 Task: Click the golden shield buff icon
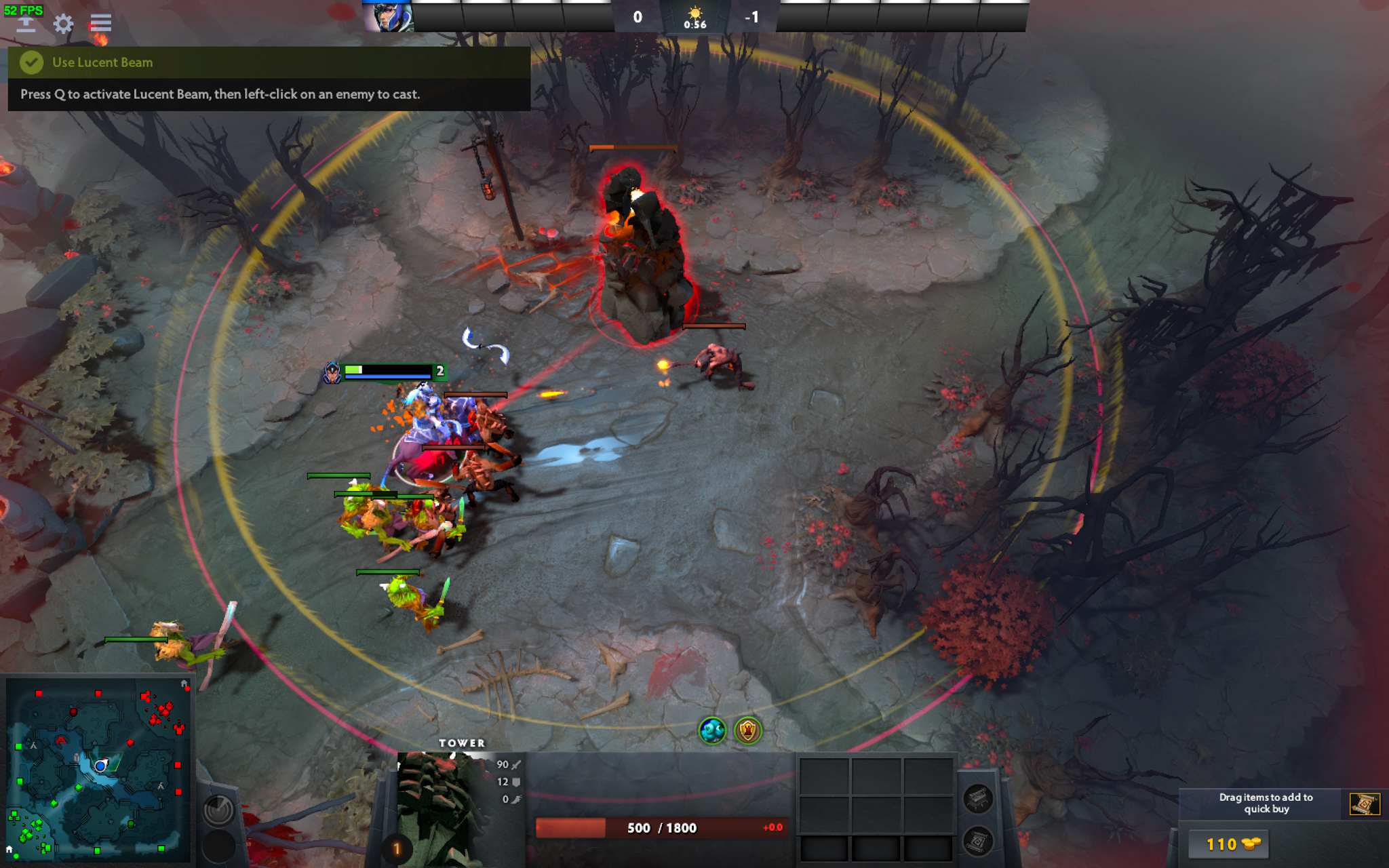[748, 730]
